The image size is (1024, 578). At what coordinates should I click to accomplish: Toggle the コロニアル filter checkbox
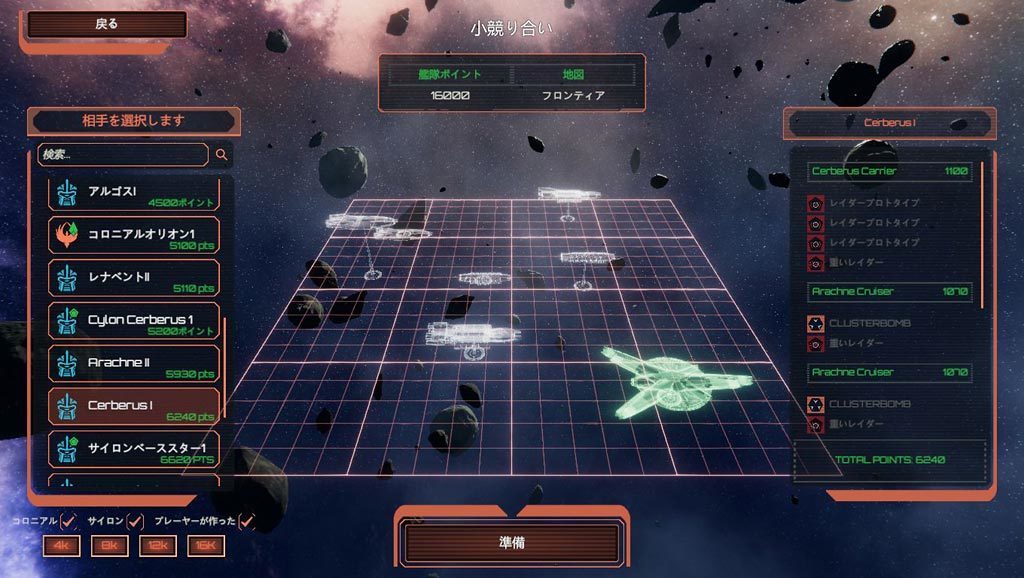pos(69,521)
